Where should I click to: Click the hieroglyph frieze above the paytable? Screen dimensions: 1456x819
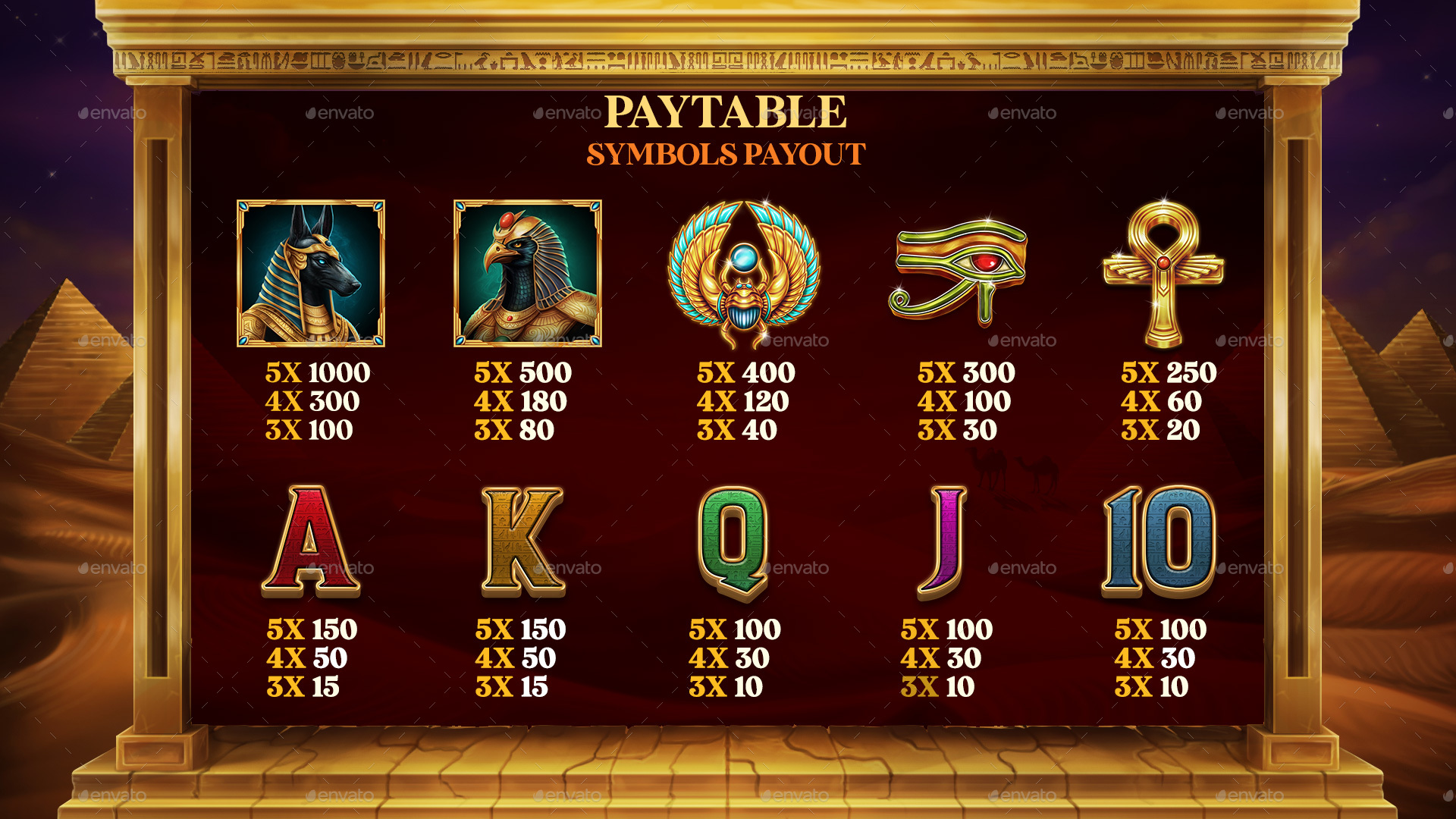(x=728, y=57)
